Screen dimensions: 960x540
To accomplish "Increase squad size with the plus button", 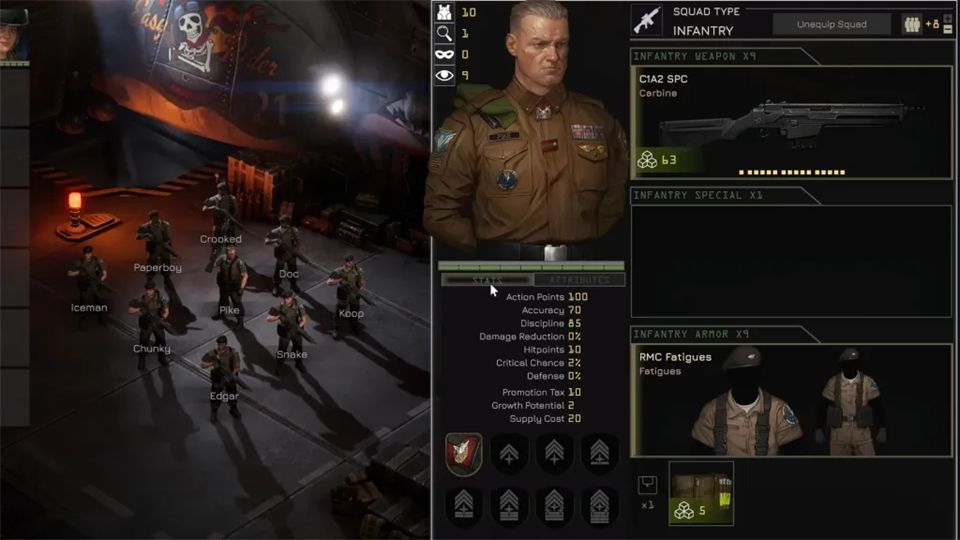I will 948,17.
